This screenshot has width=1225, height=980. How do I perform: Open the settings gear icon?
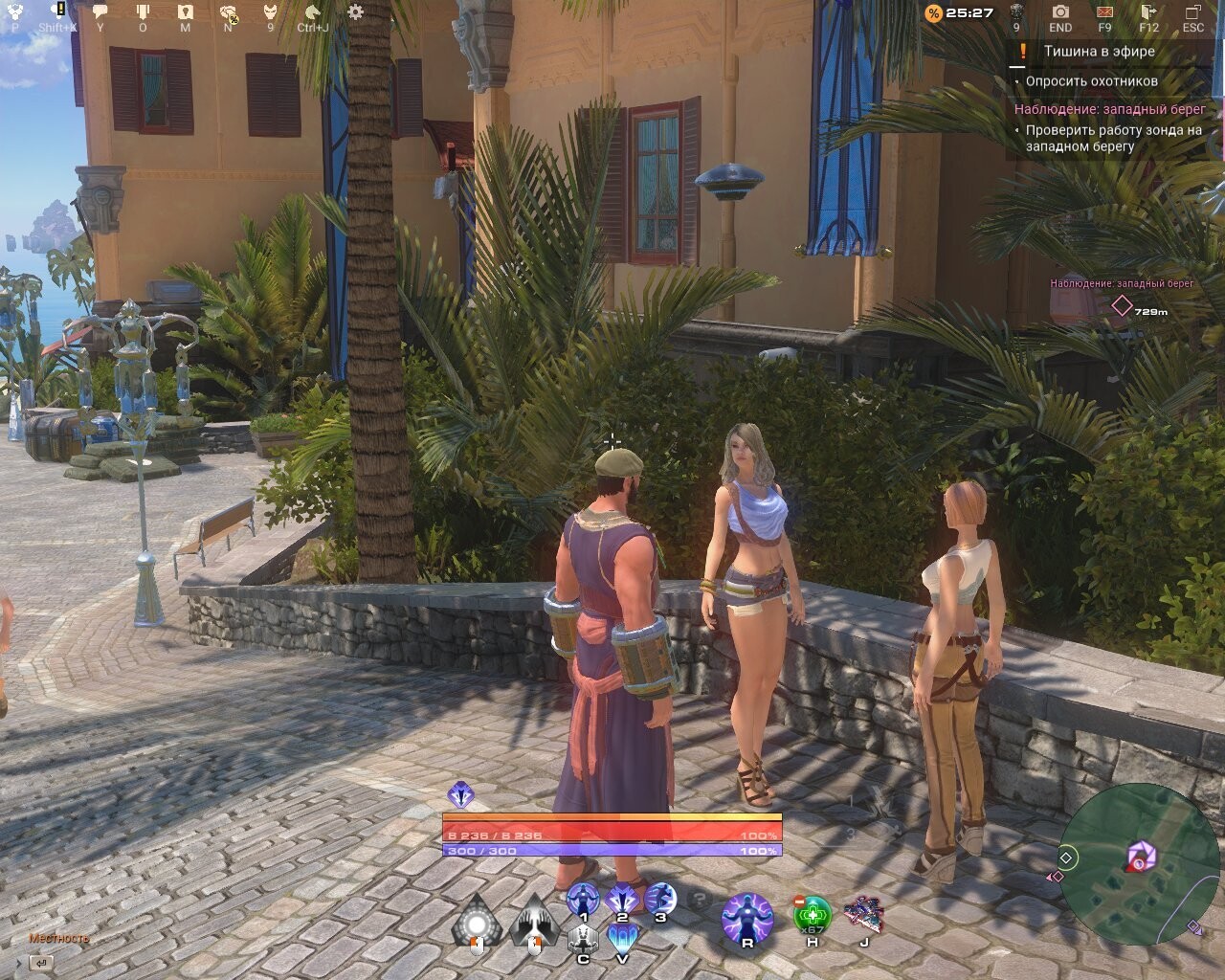click(x=355, y=11)
